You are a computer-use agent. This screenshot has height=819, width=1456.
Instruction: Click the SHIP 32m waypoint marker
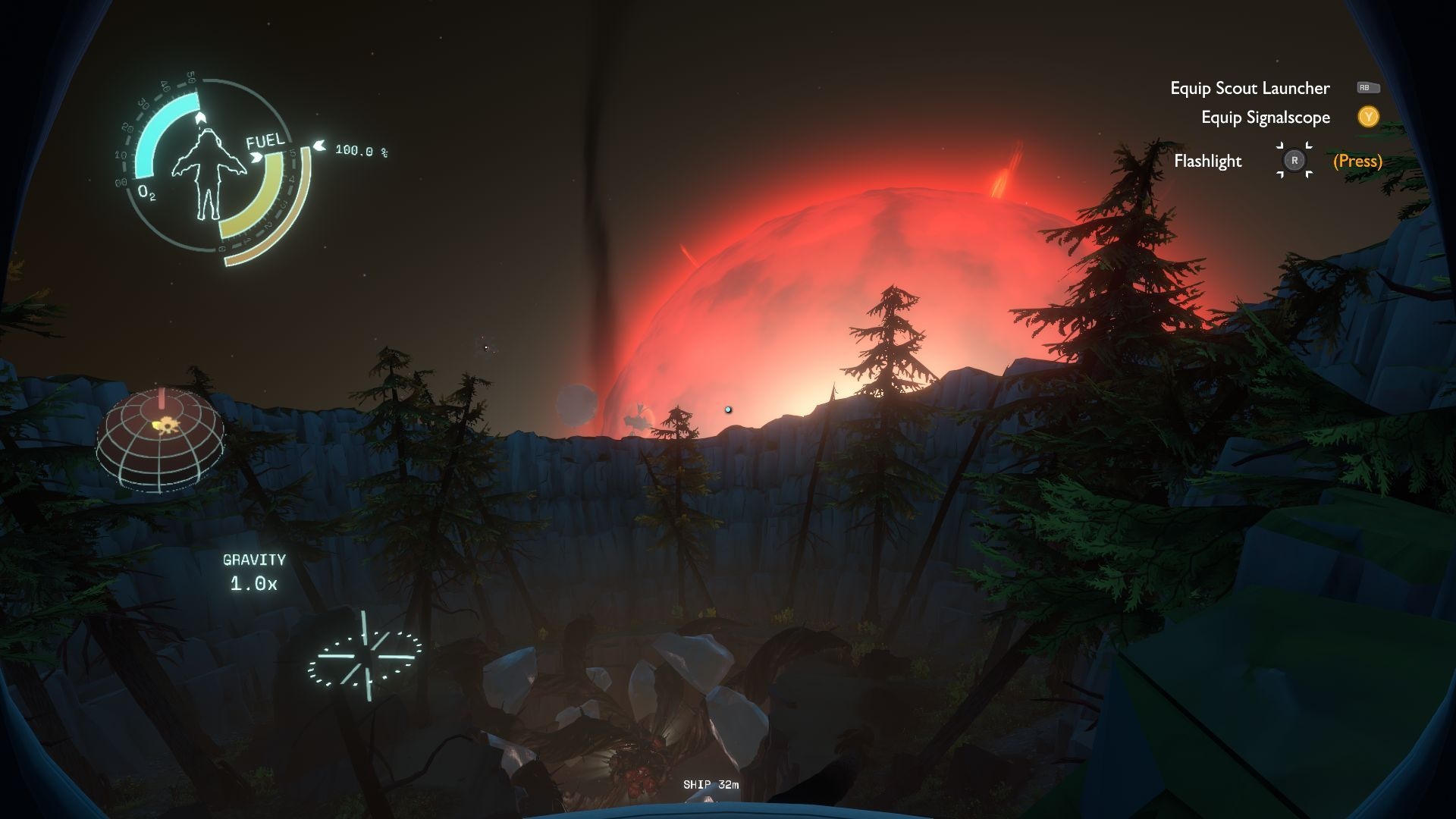[x=711, y=786]
